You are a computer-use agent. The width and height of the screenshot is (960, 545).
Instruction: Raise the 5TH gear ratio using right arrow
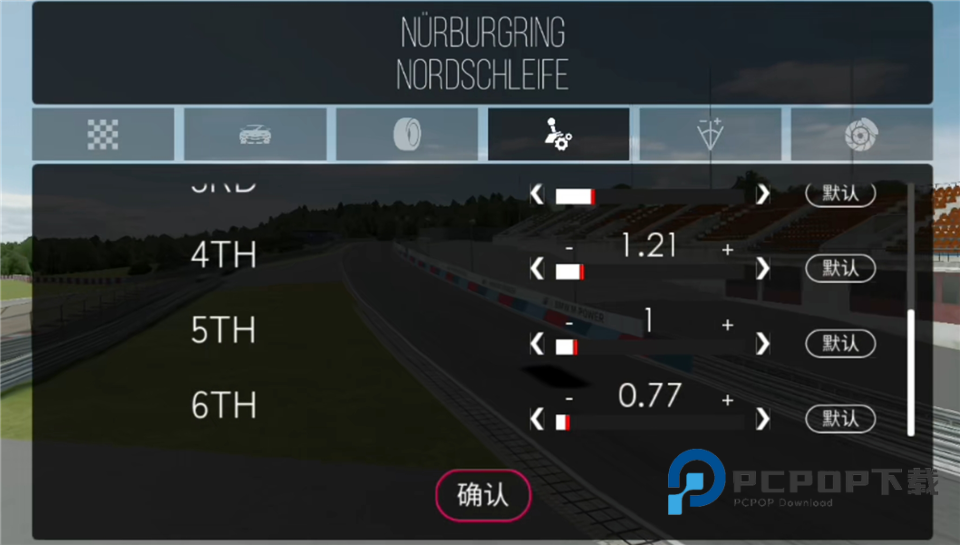pos(763,344)
